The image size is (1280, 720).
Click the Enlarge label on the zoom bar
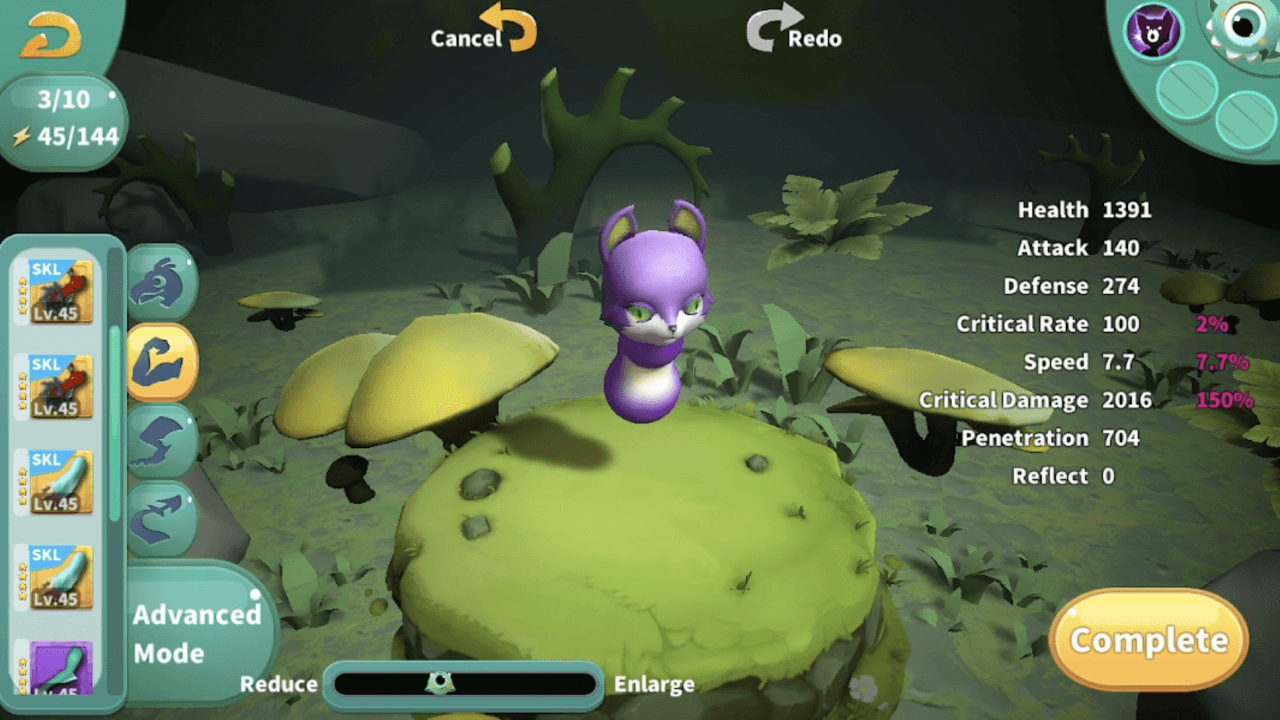[654, 685]
